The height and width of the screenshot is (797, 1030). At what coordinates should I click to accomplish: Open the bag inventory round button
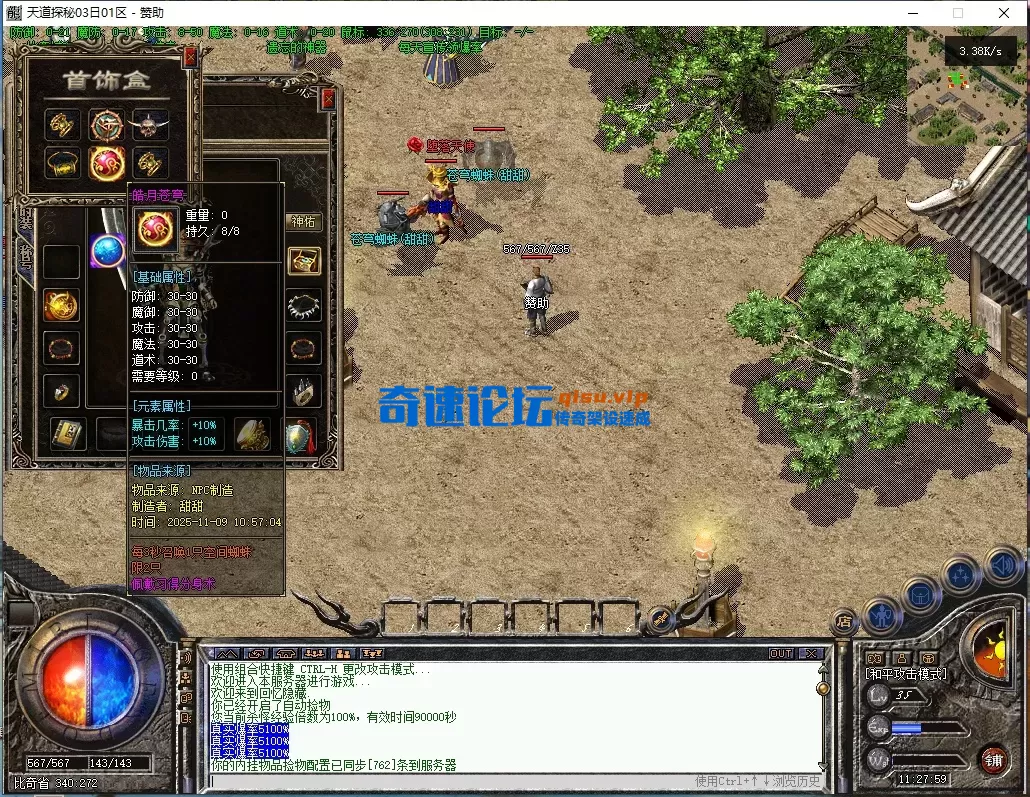tap(921, 594)
